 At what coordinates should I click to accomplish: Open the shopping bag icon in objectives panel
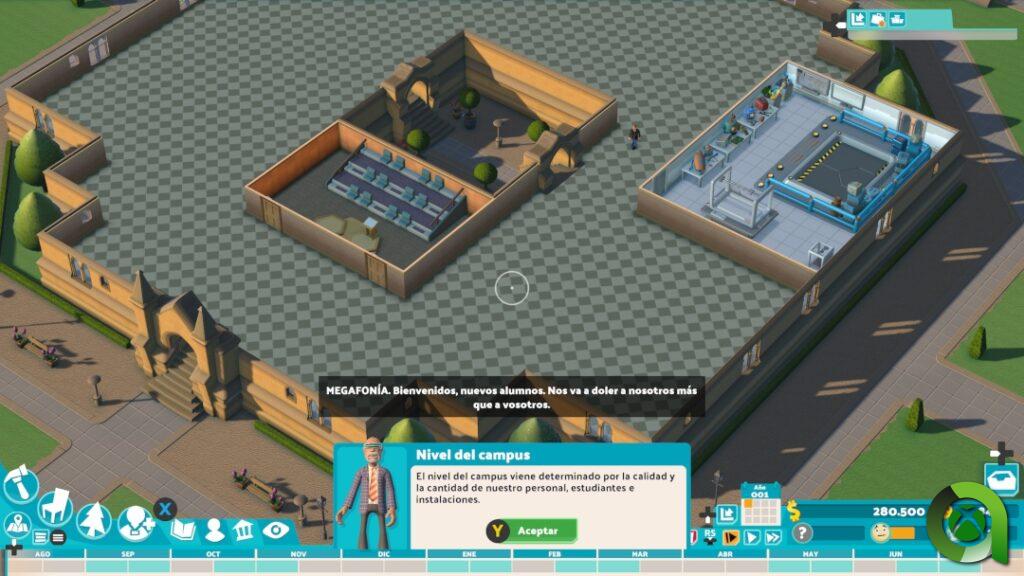[x=877, y=19]
